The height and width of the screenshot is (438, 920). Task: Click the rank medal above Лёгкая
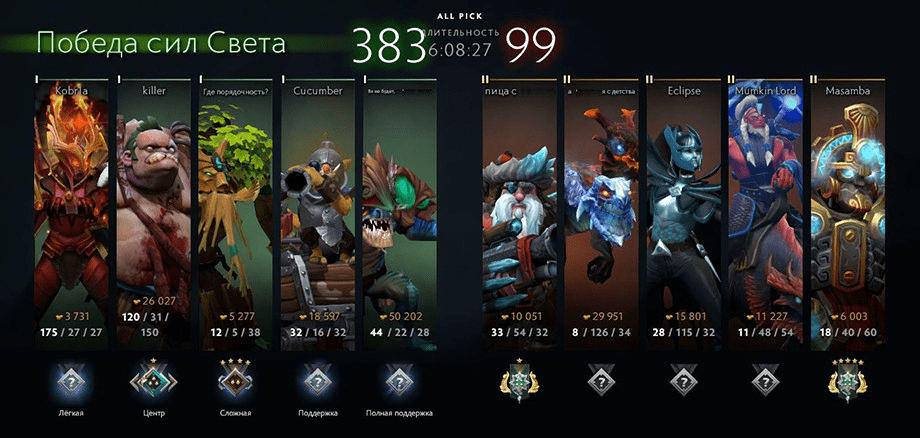tap(73, 380)
